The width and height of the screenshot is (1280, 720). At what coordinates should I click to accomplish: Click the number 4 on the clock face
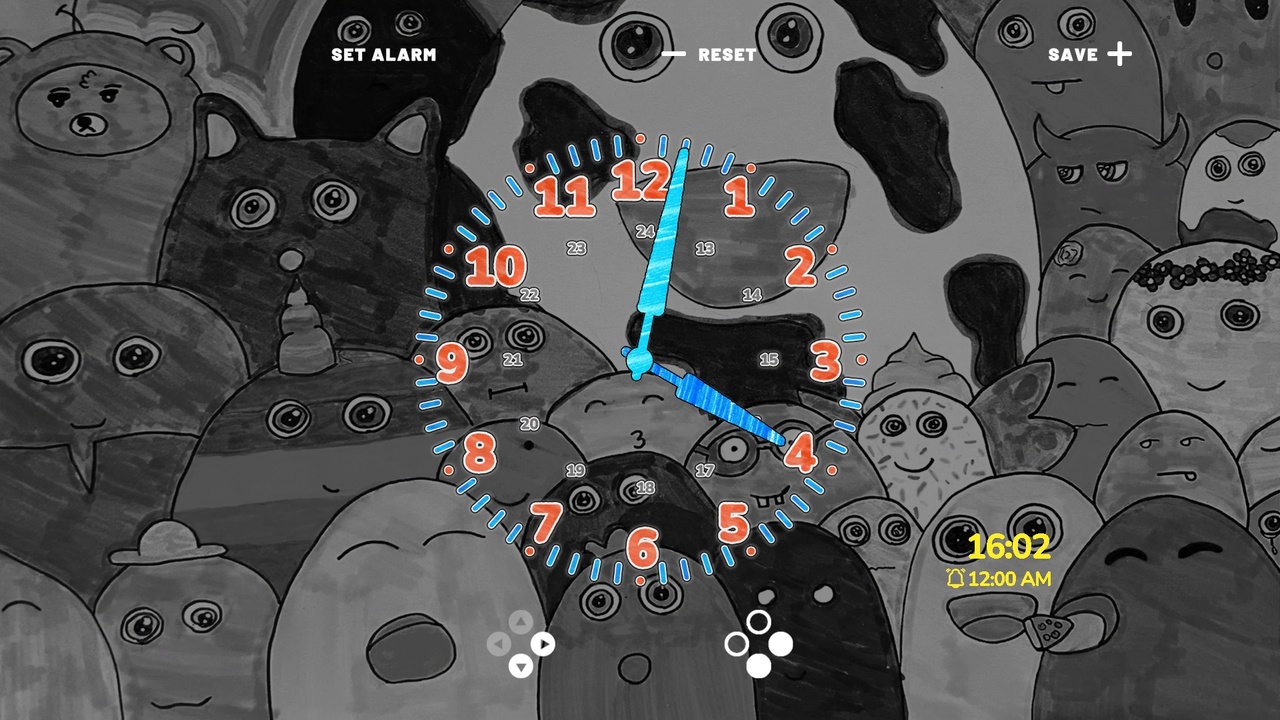(800, 451)
